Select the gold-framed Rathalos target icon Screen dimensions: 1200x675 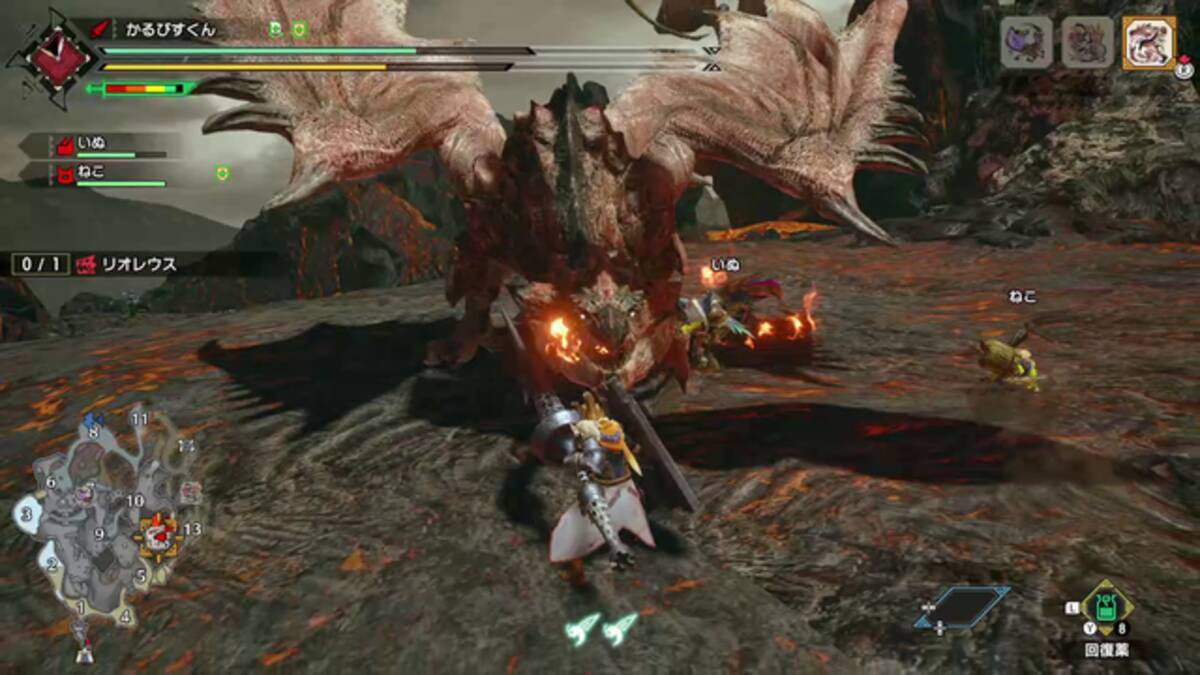[x=1148, y=43]
